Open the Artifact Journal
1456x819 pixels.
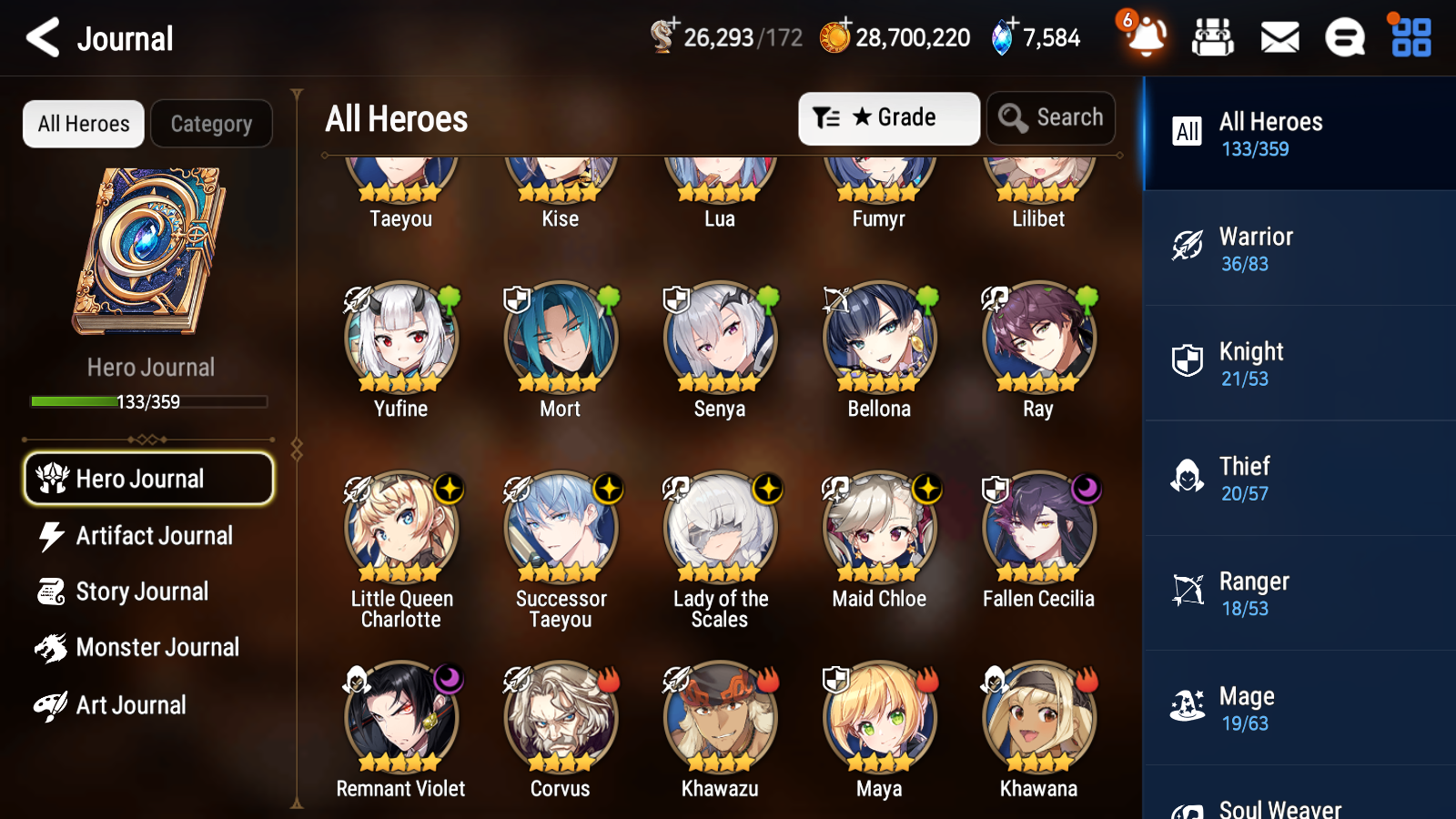(154, 536)
